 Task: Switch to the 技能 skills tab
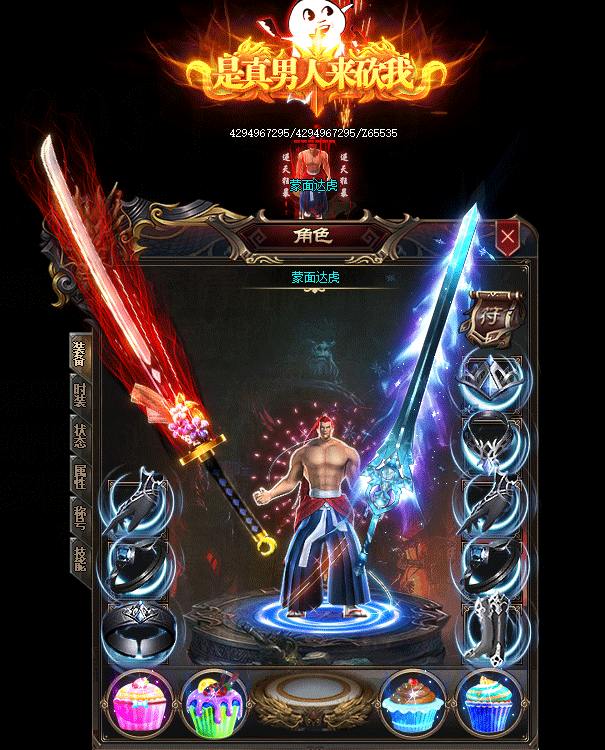(80, 556)
